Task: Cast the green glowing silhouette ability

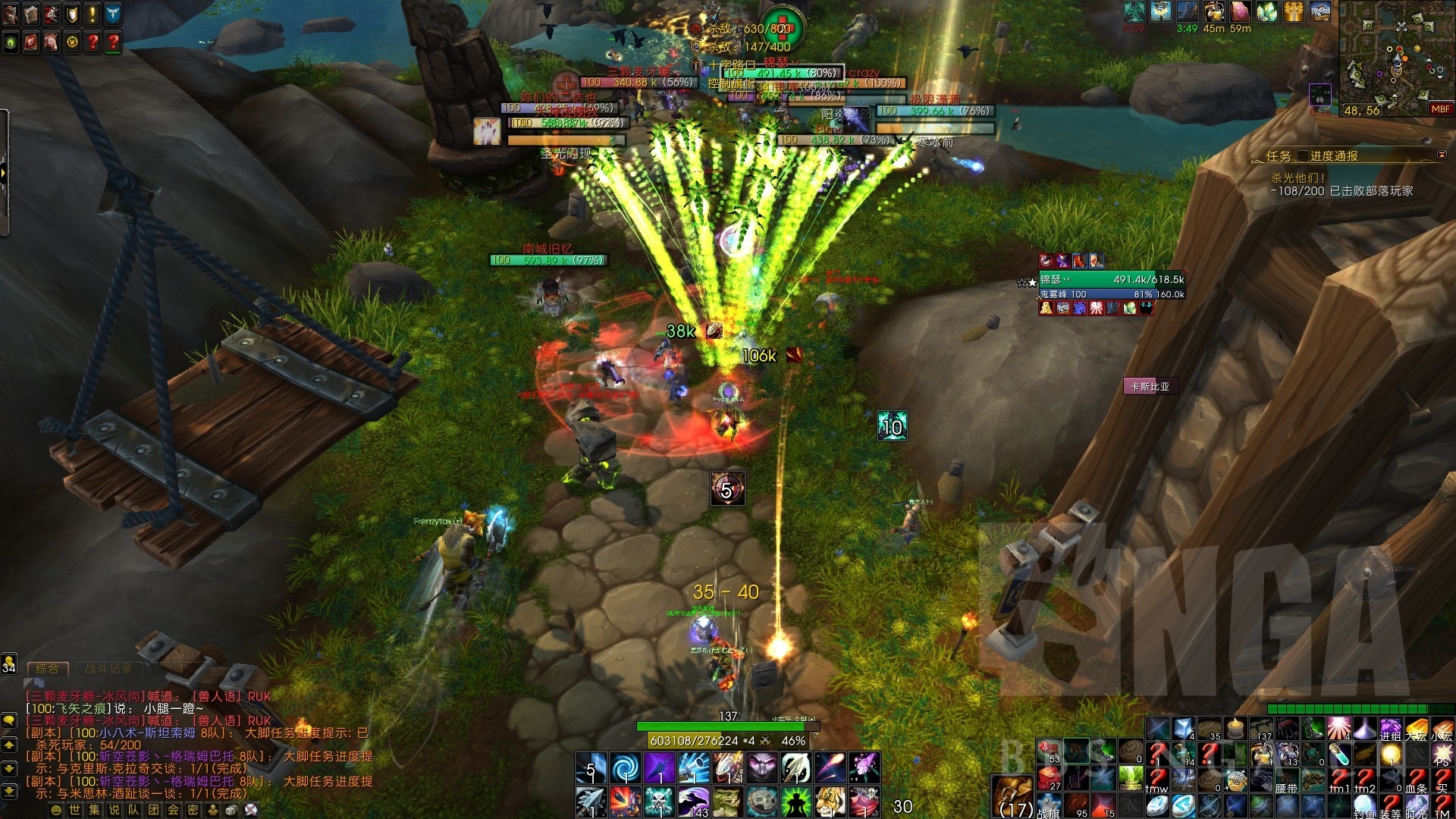Action: click(x=795, y=802)
